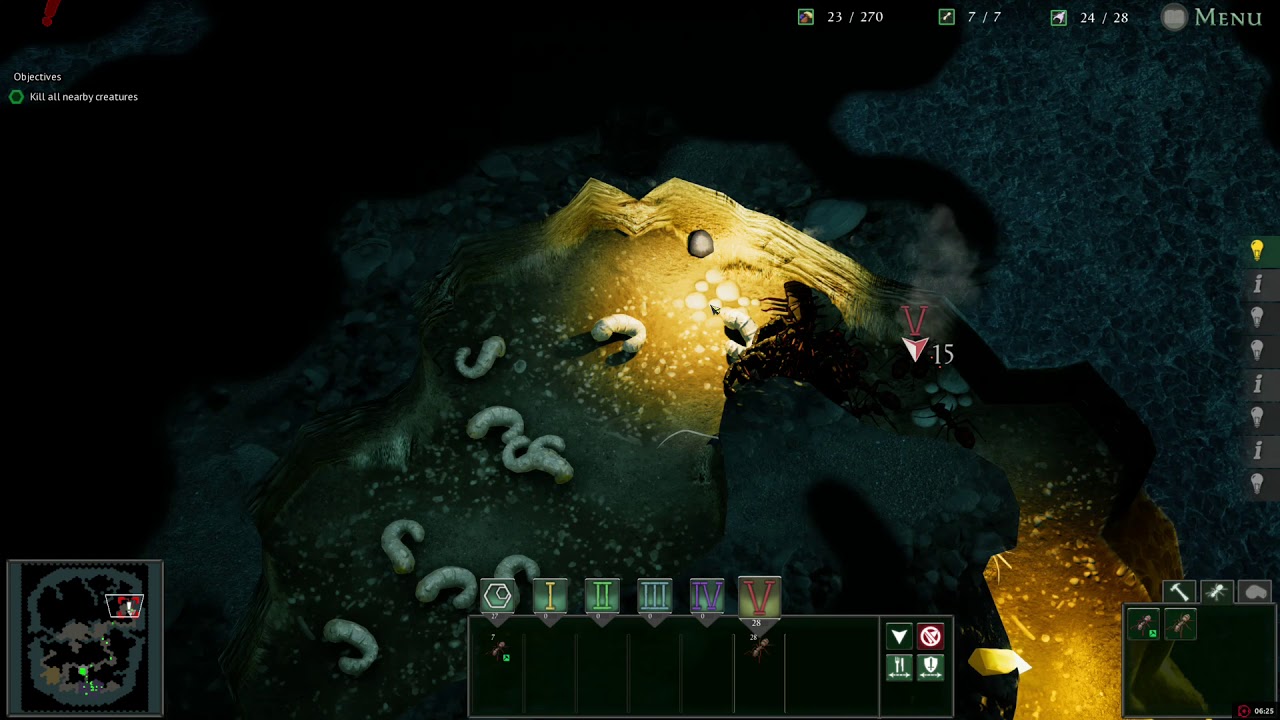Select the red group V marker
Image resolution: width=1280 pixels, height=720 pixels.
tap(758, 597)
